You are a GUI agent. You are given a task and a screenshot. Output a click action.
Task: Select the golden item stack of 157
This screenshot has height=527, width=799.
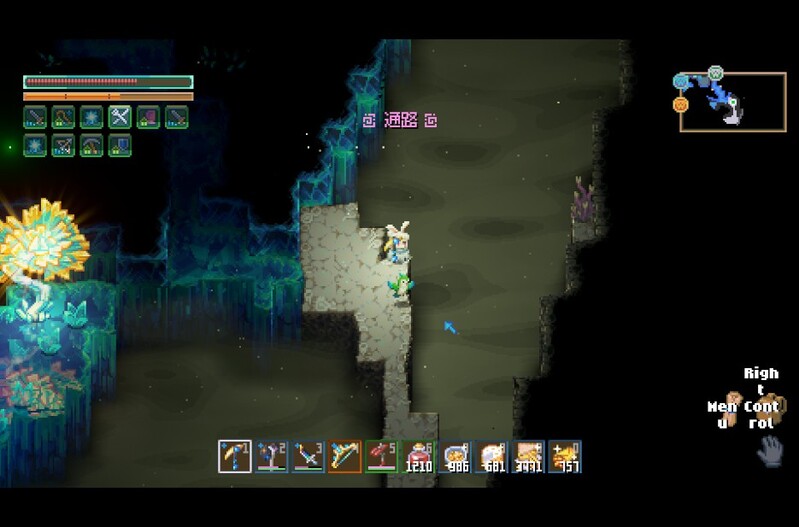pos(565,457)
